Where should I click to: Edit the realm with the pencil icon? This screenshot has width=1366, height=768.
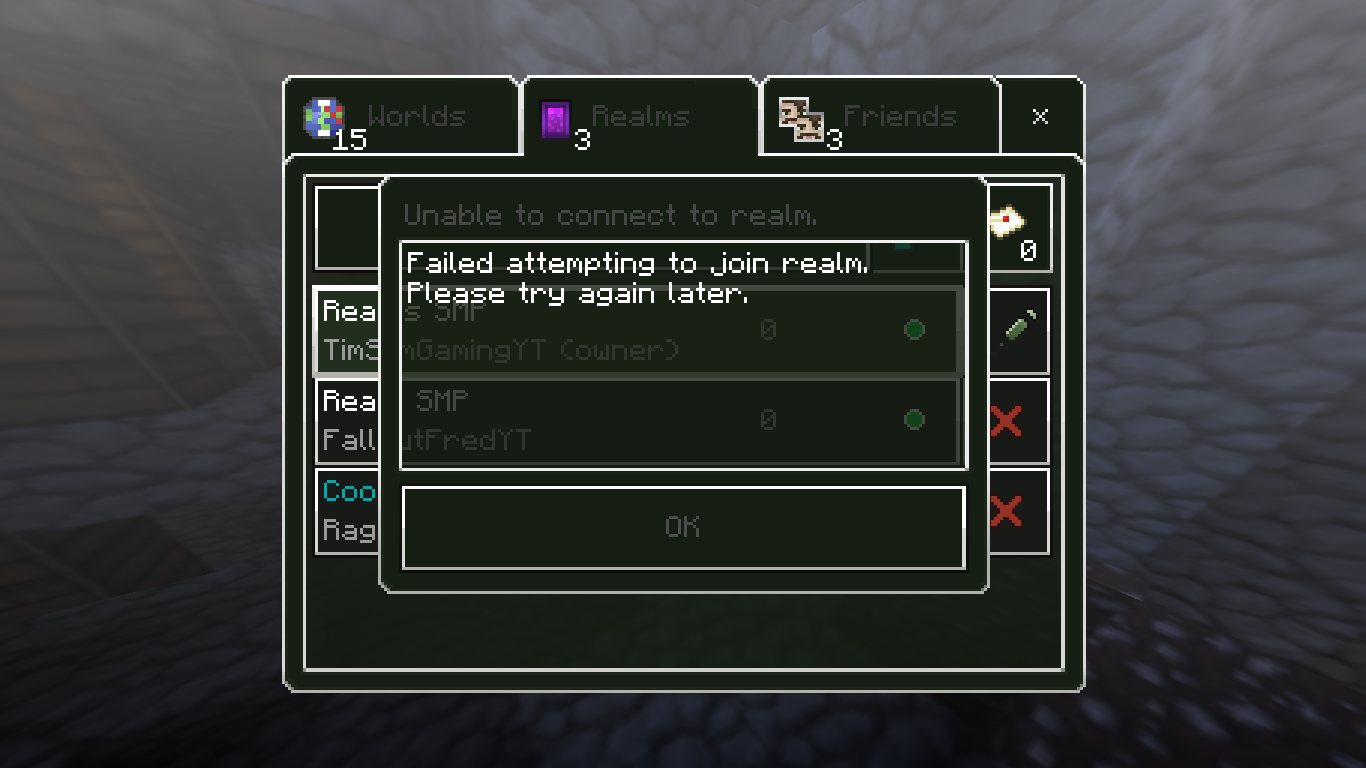[x=1018, y=330]
